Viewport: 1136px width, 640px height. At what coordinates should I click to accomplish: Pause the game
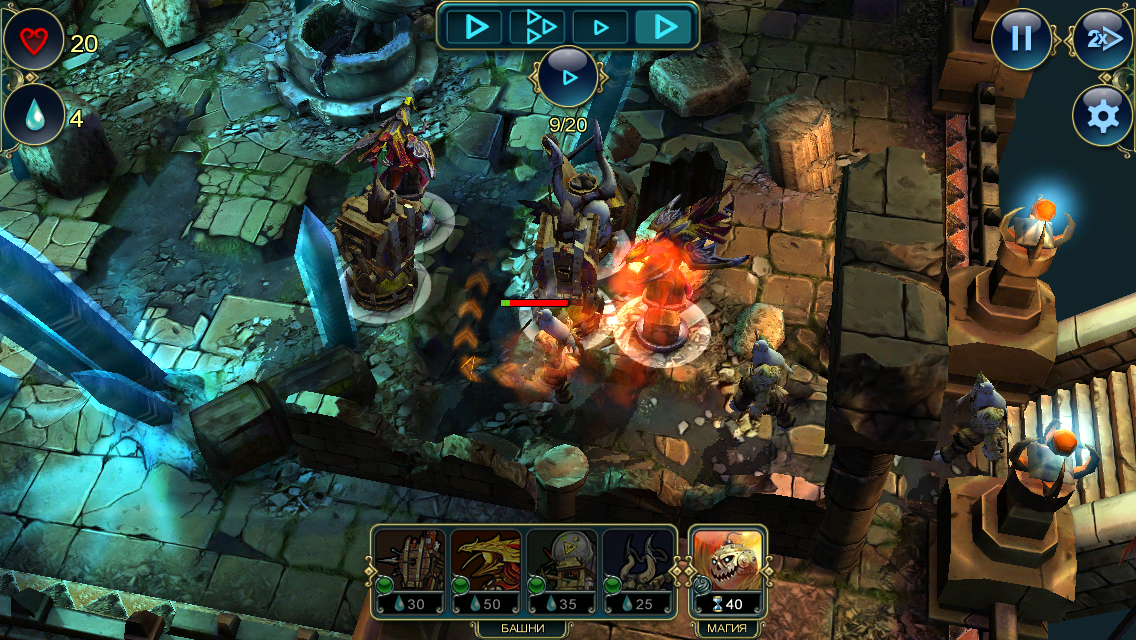(x=1021, y=39)
